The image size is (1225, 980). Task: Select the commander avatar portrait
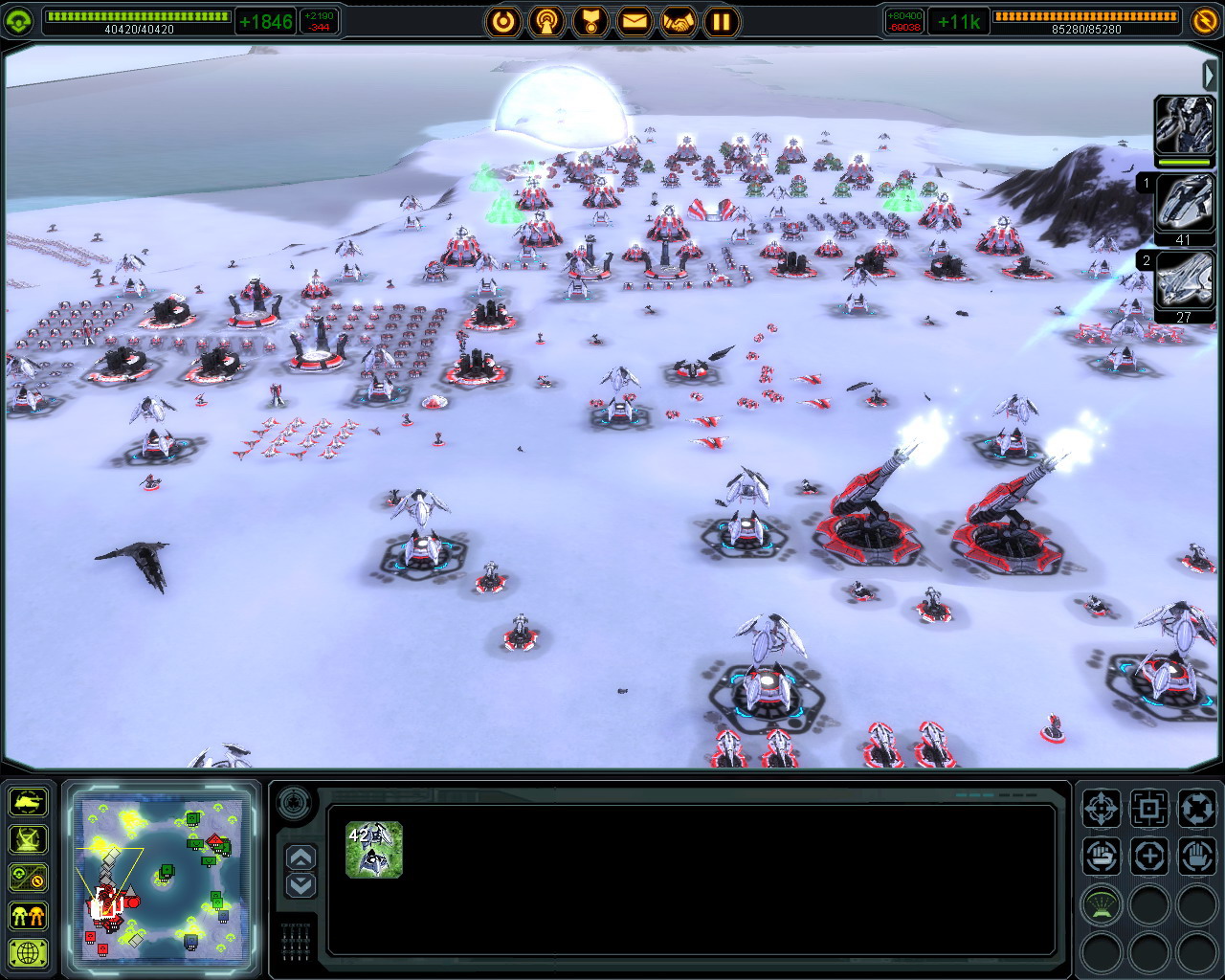click(1184, 124)
